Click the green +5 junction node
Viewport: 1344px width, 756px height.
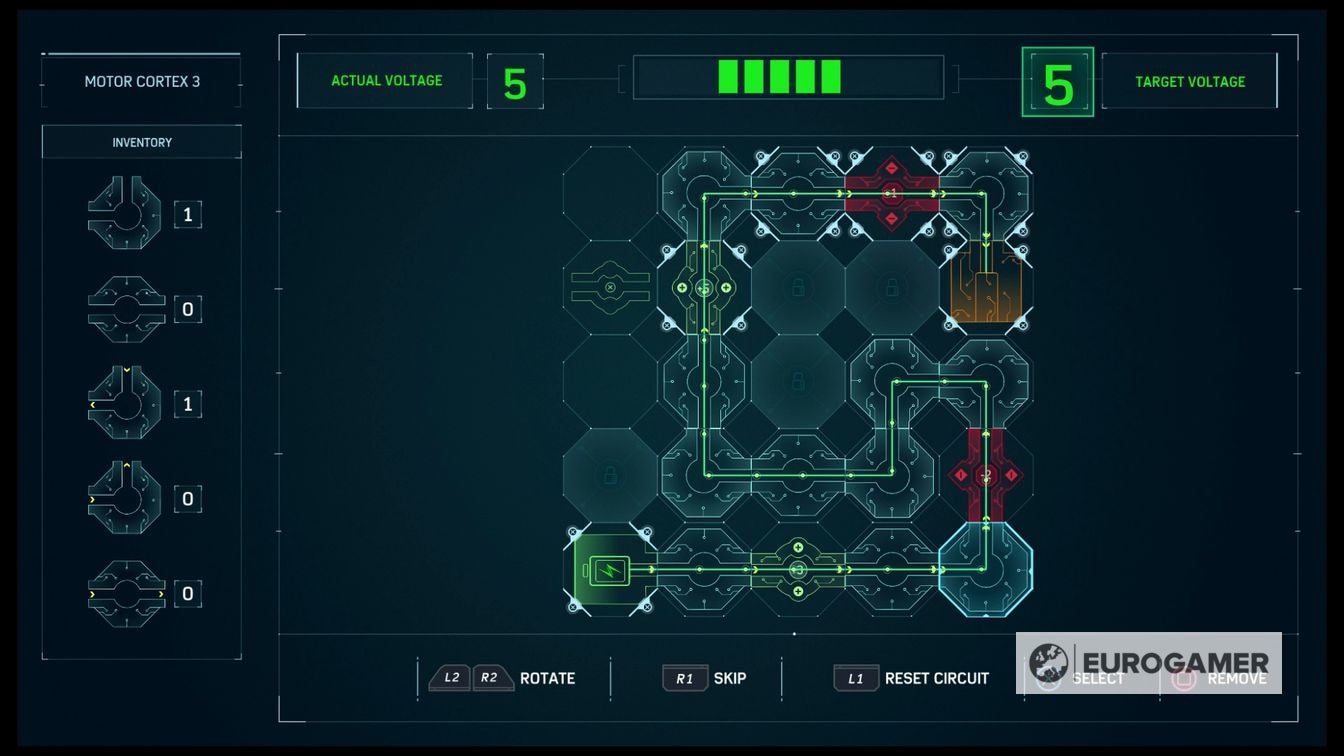click(705, 288)
